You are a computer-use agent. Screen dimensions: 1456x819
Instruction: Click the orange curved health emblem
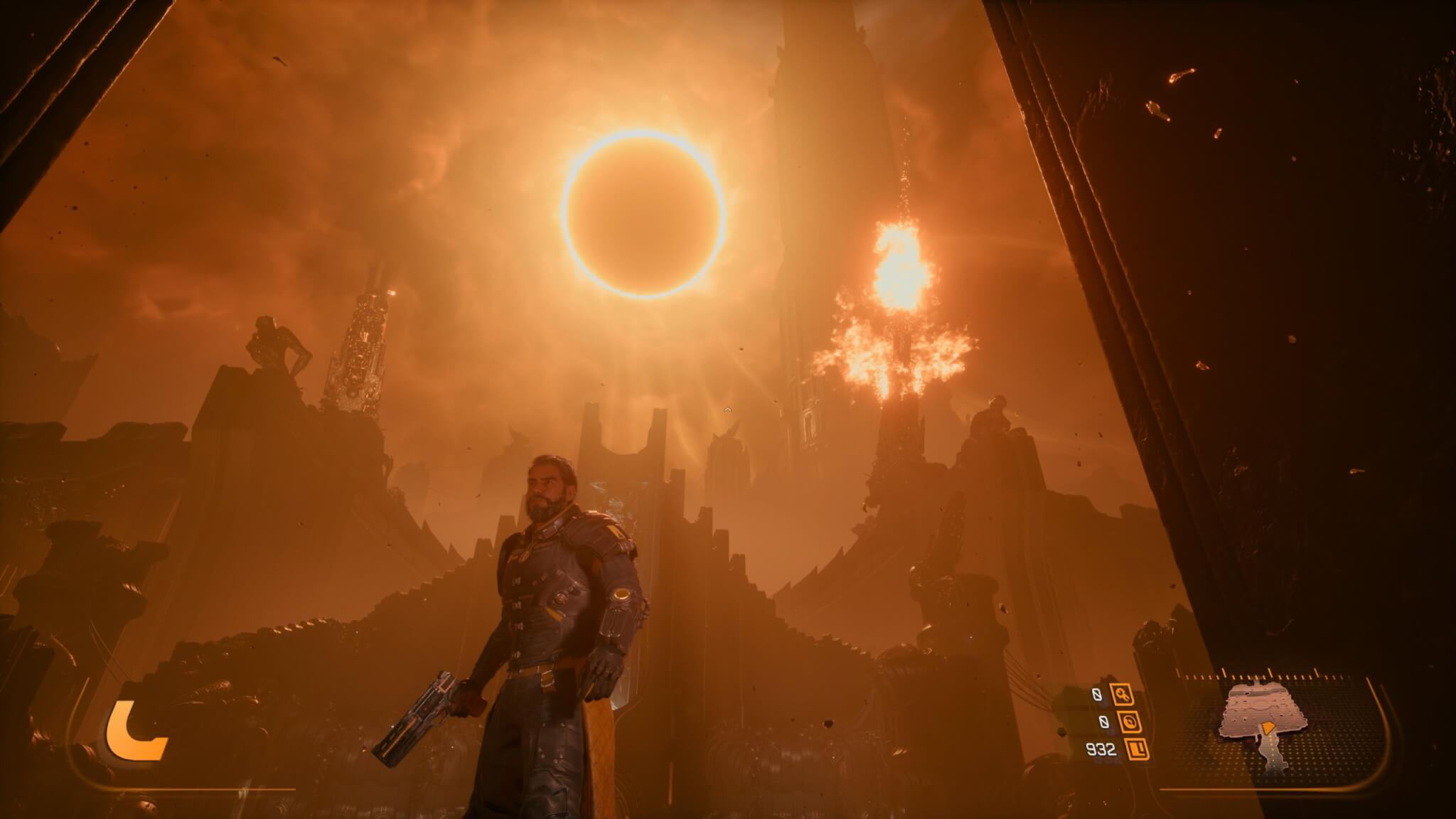pos(136,731)
